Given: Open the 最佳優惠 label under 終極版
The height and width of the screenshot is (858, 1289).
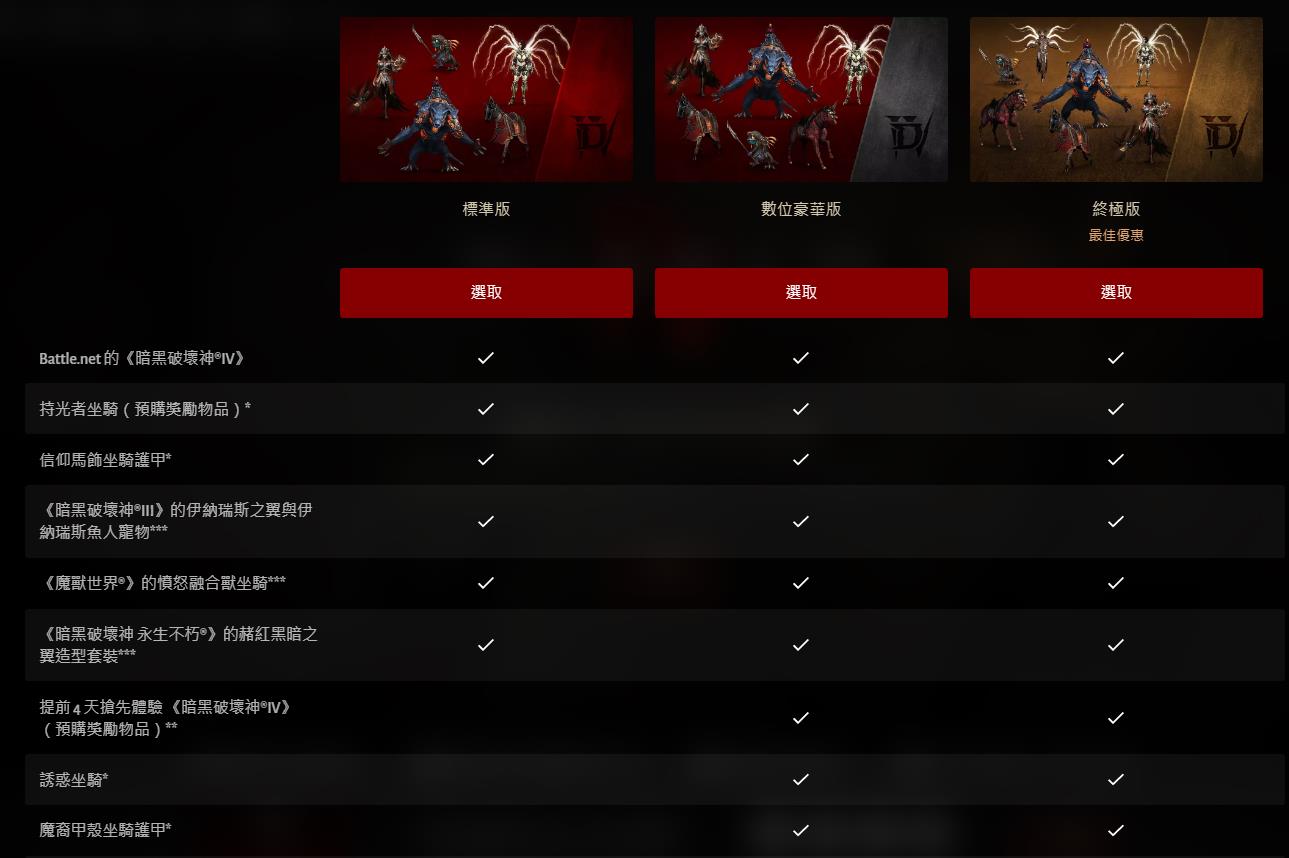Looking at the screenshot, I should [1115, 235].
